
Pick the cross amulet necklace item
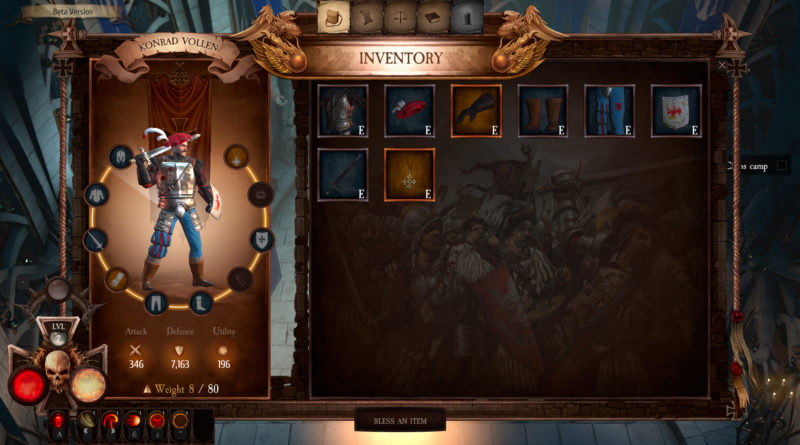tap(409, 175)
